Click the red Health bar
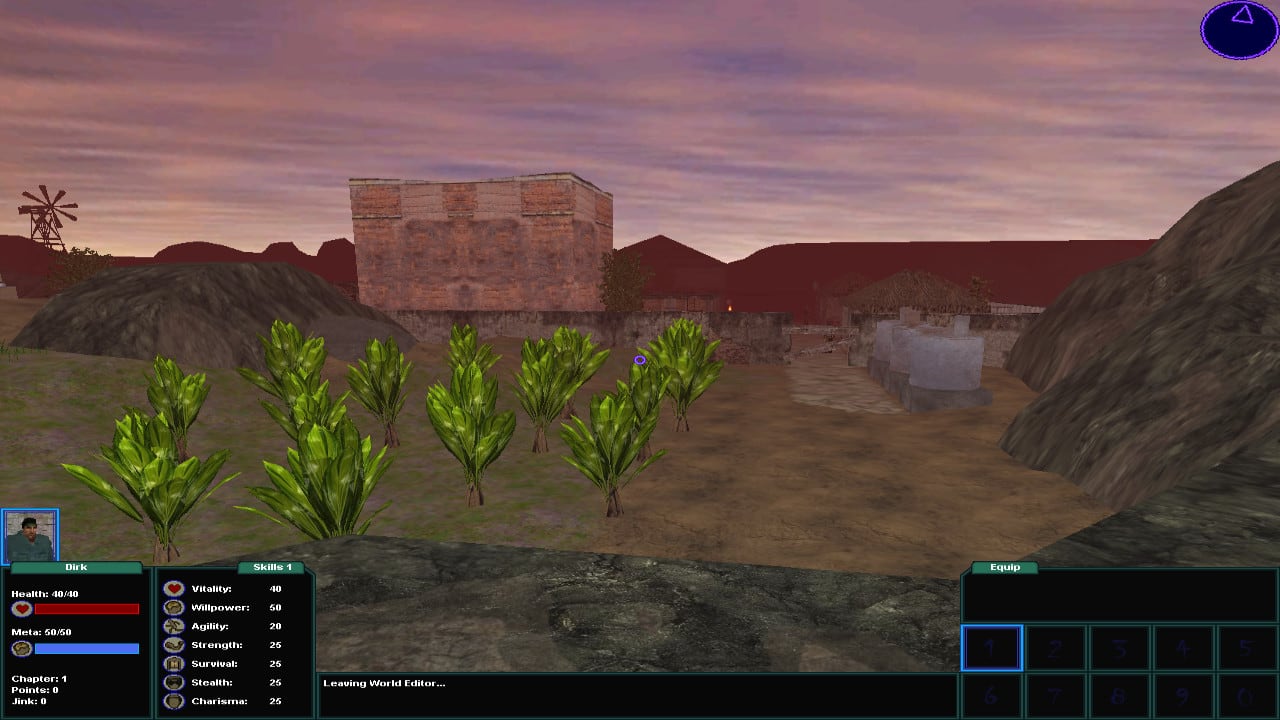This screenshot has height=720, width=1280. click(x=88, y=609)
